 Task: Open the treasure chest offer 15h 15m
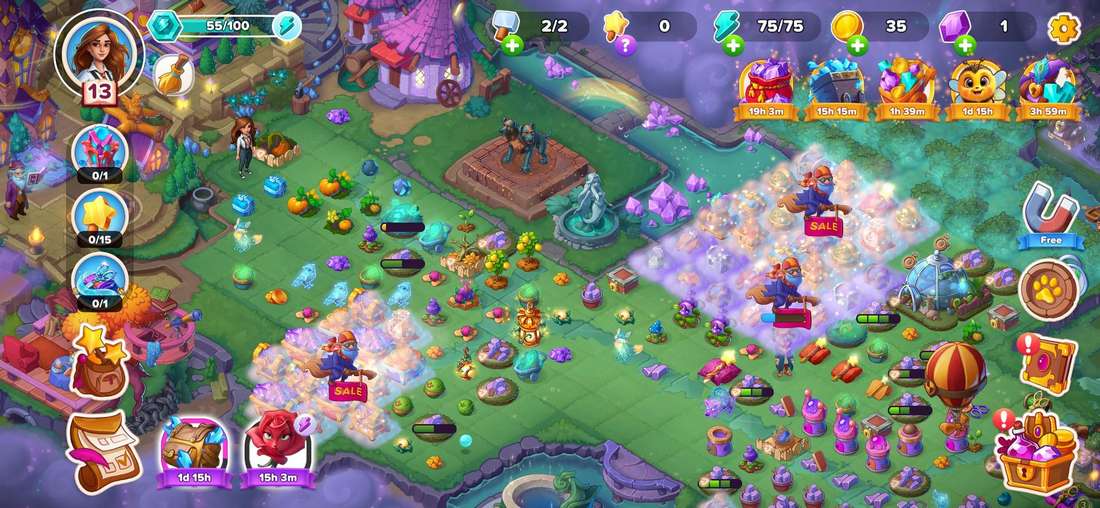[836, 85]
